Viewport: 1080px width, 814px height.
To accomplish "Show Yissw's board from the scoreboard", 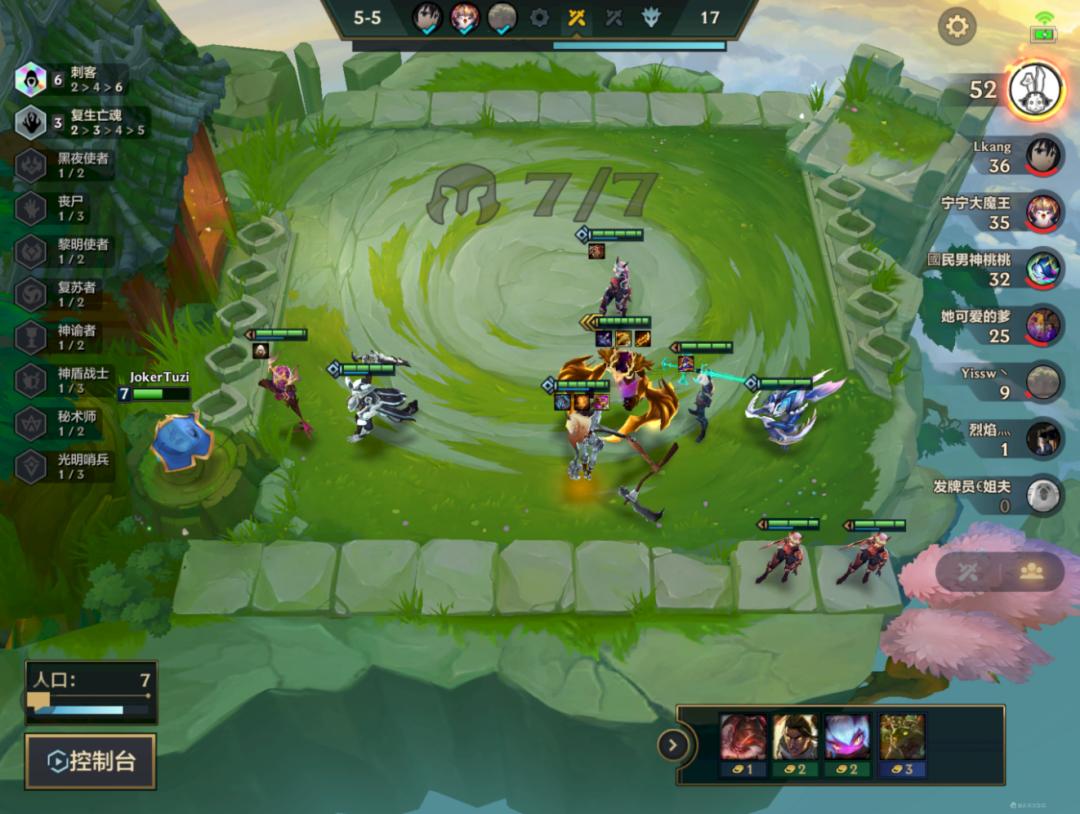I will 1043,381.
